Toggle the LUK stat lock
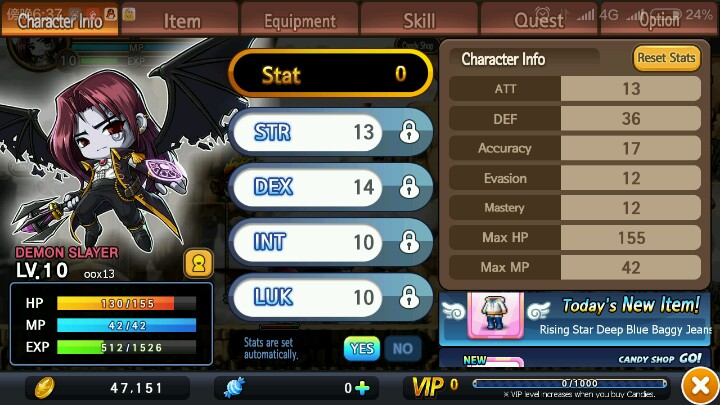This screenshot has height=405, width=720. point(408,297)
